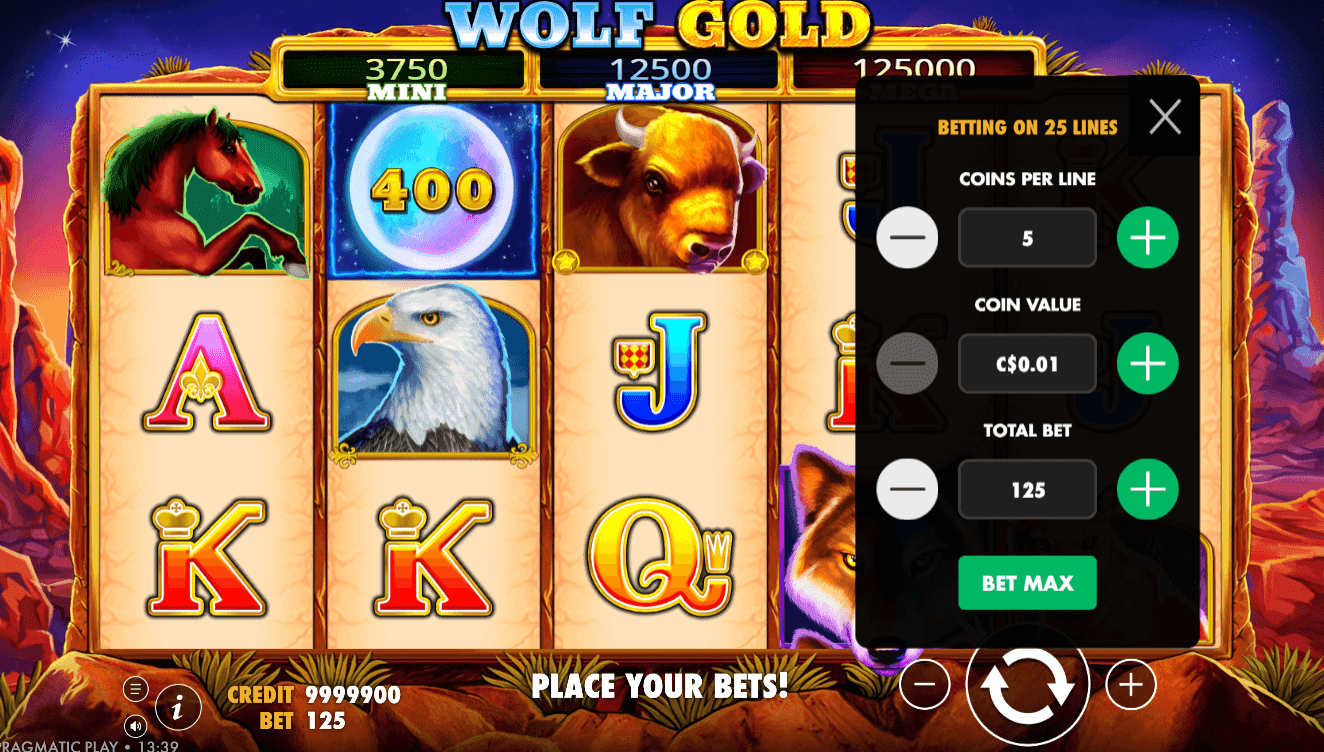
Task: Click the minus icon left of spin
Action: point(925,684)
